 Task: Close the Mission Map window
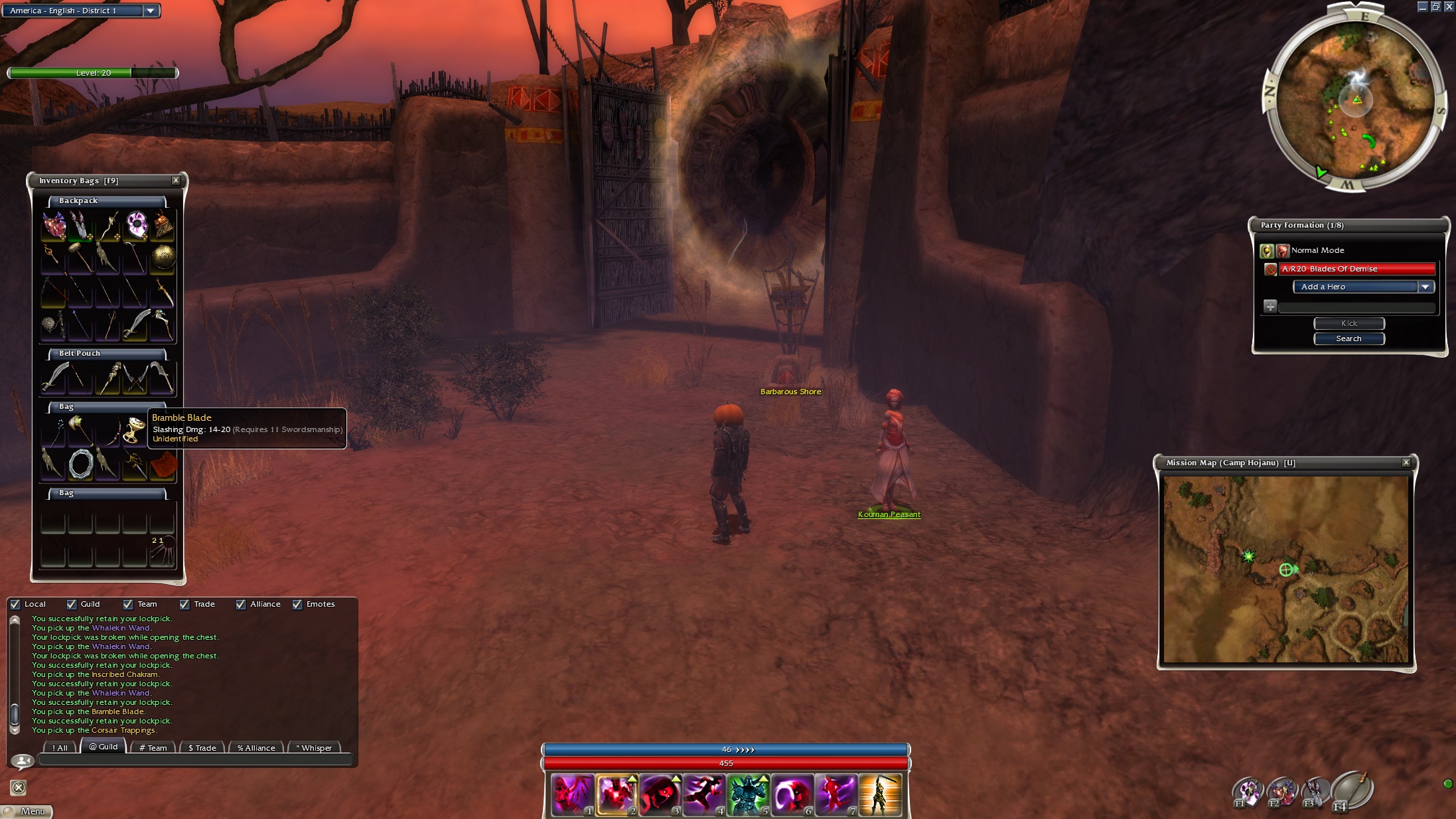tap(1406, 463)
